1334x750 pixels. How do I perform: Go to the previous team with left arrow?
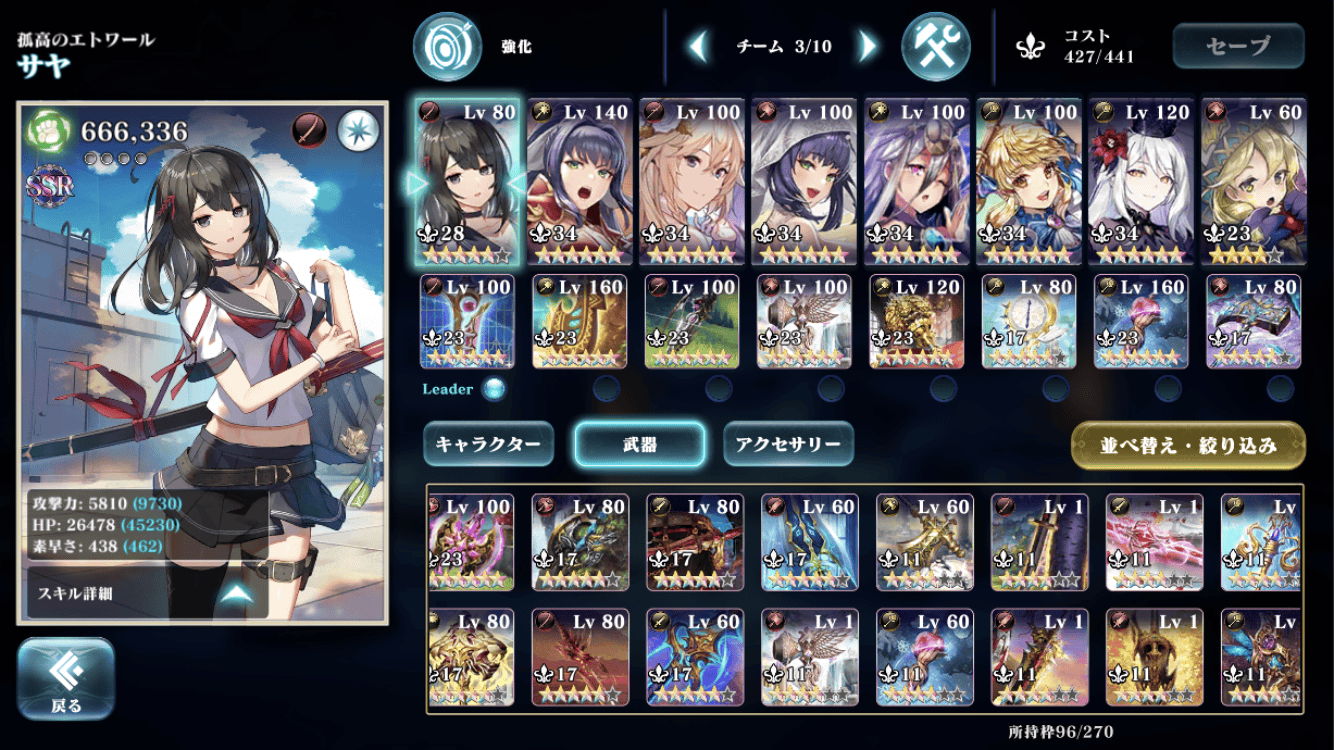coord(699,46)
